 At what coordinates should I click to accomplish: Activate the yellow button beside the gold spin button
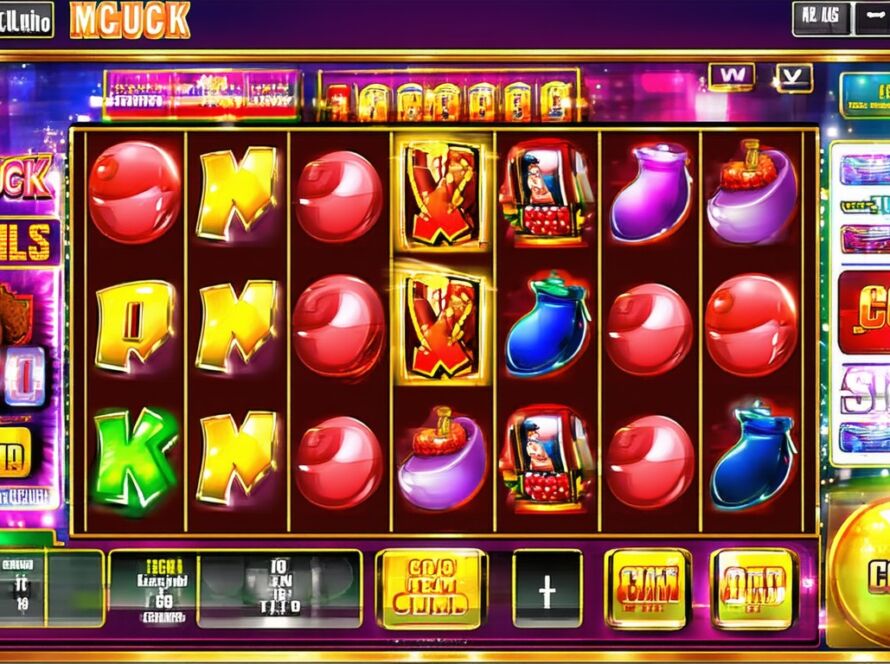pos(753,589)
